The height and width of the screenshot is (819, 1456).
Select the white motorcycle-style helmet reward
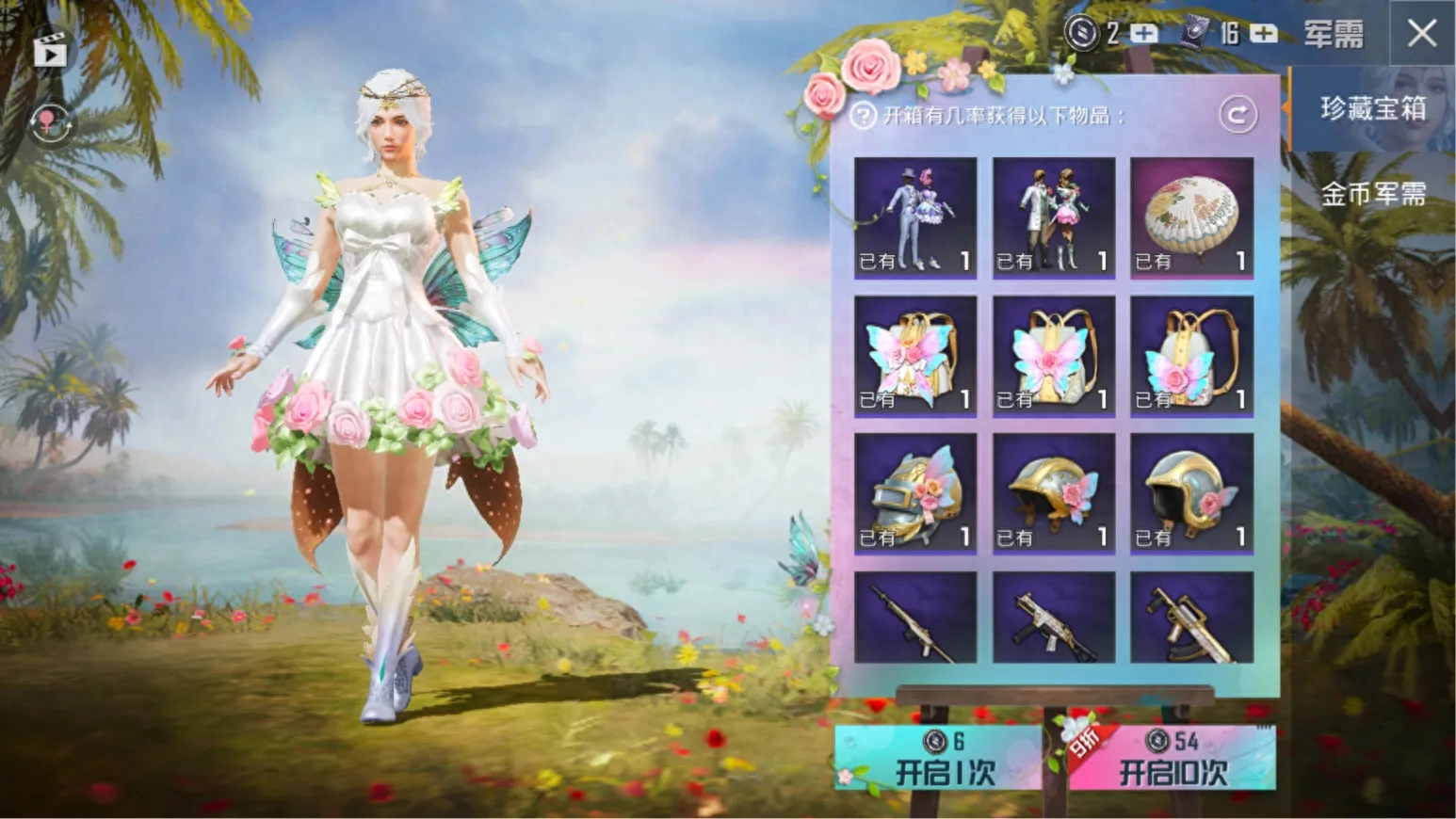(x=1191, y=493)
